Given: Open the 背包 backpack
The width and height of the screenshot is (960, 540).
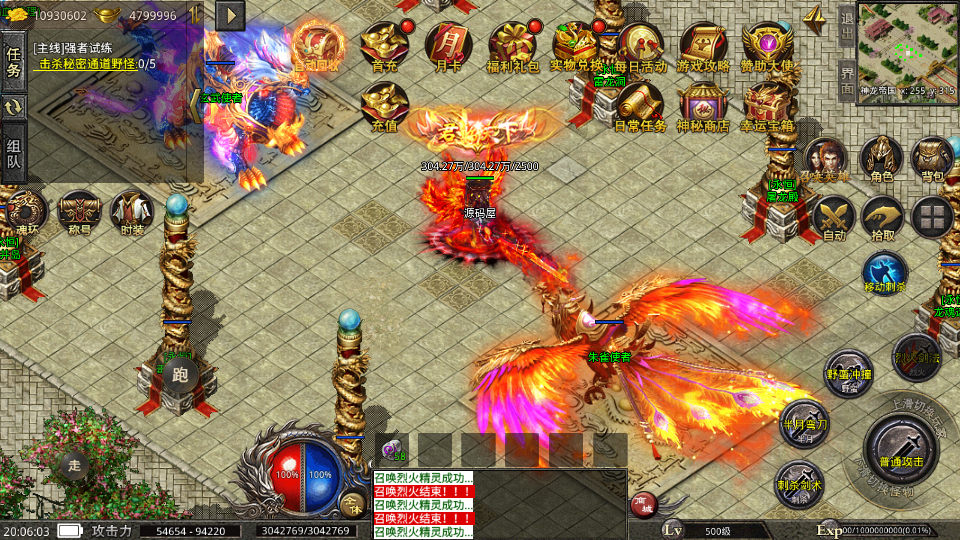Looking at the screenshot, I should coord(932,158).
